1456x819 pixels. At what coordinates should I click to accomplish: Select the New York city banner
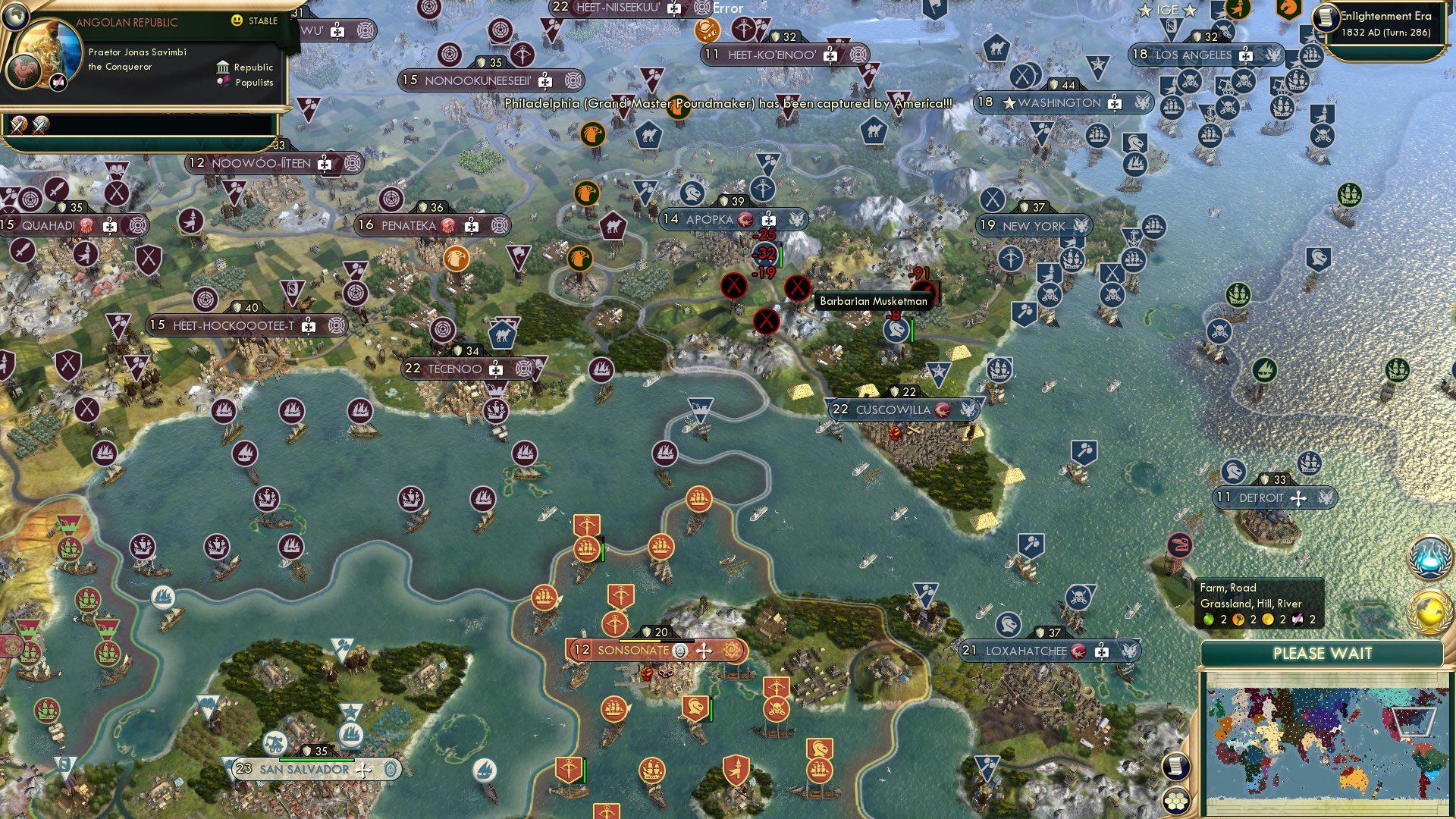(1033, 226)
